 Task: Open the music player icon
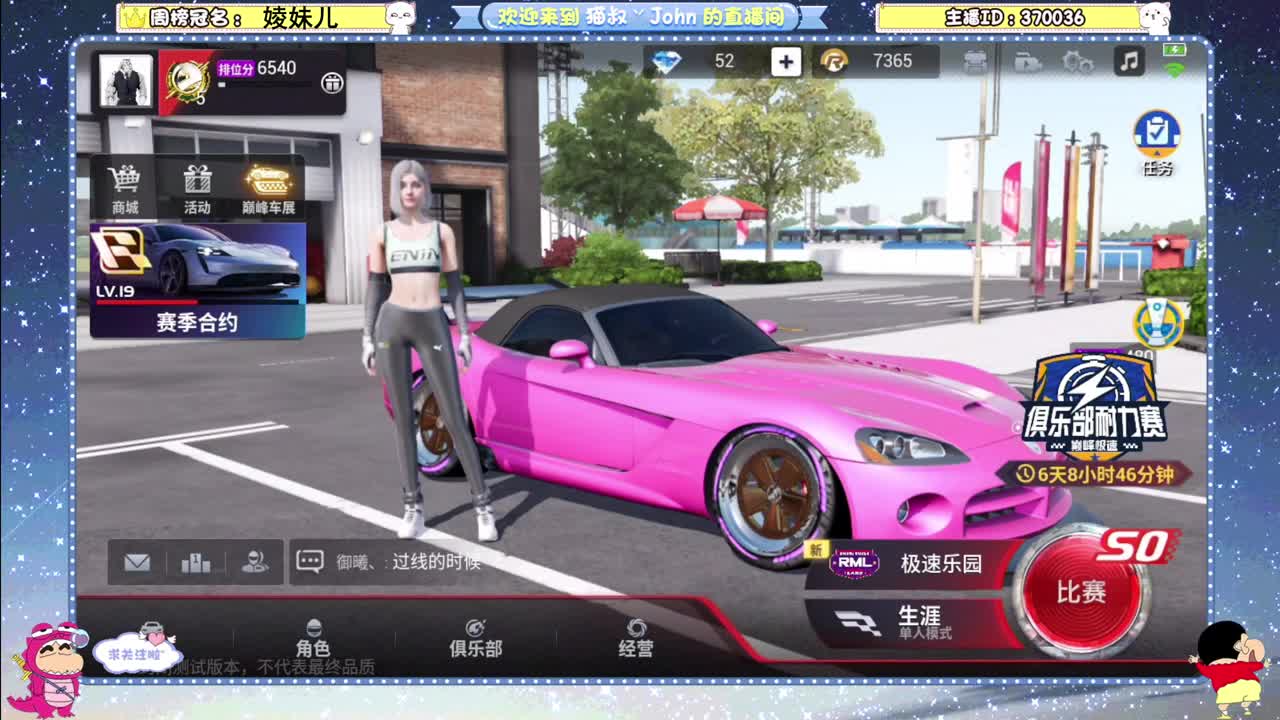click(1128, 61)
